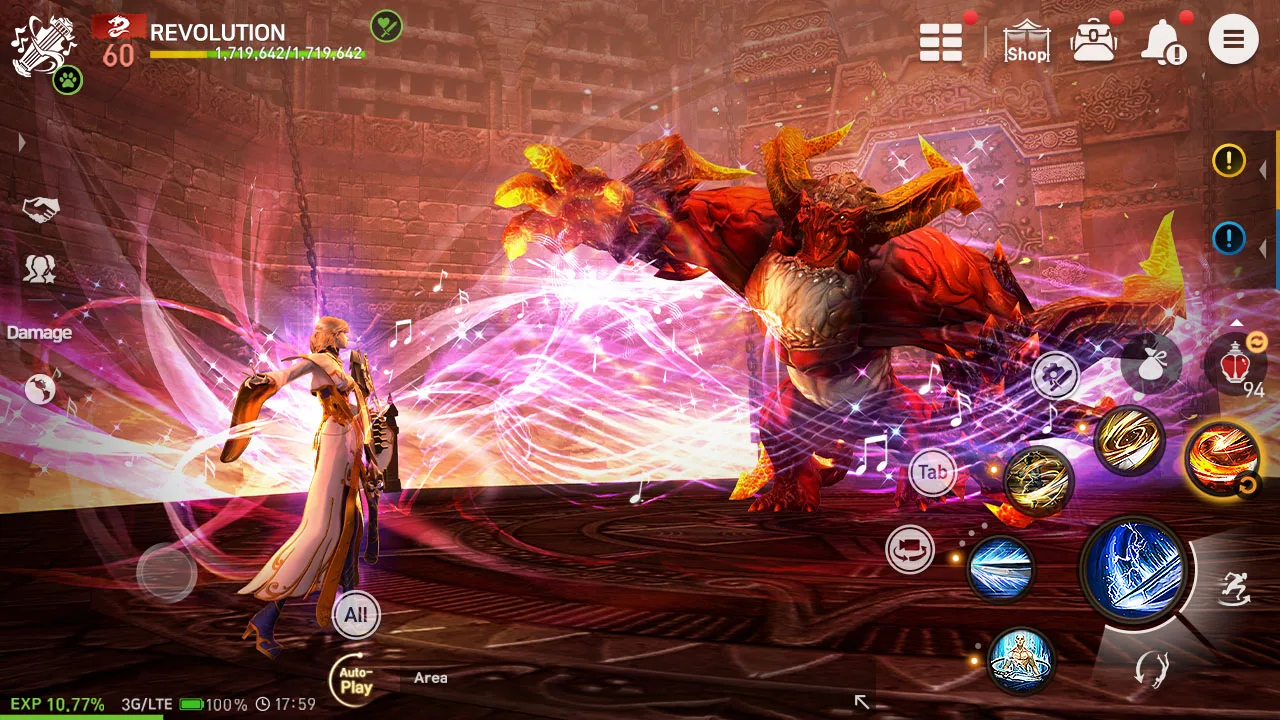Select the Damage chat tab
Viewport: 1280px width, 720px height.
40,333
